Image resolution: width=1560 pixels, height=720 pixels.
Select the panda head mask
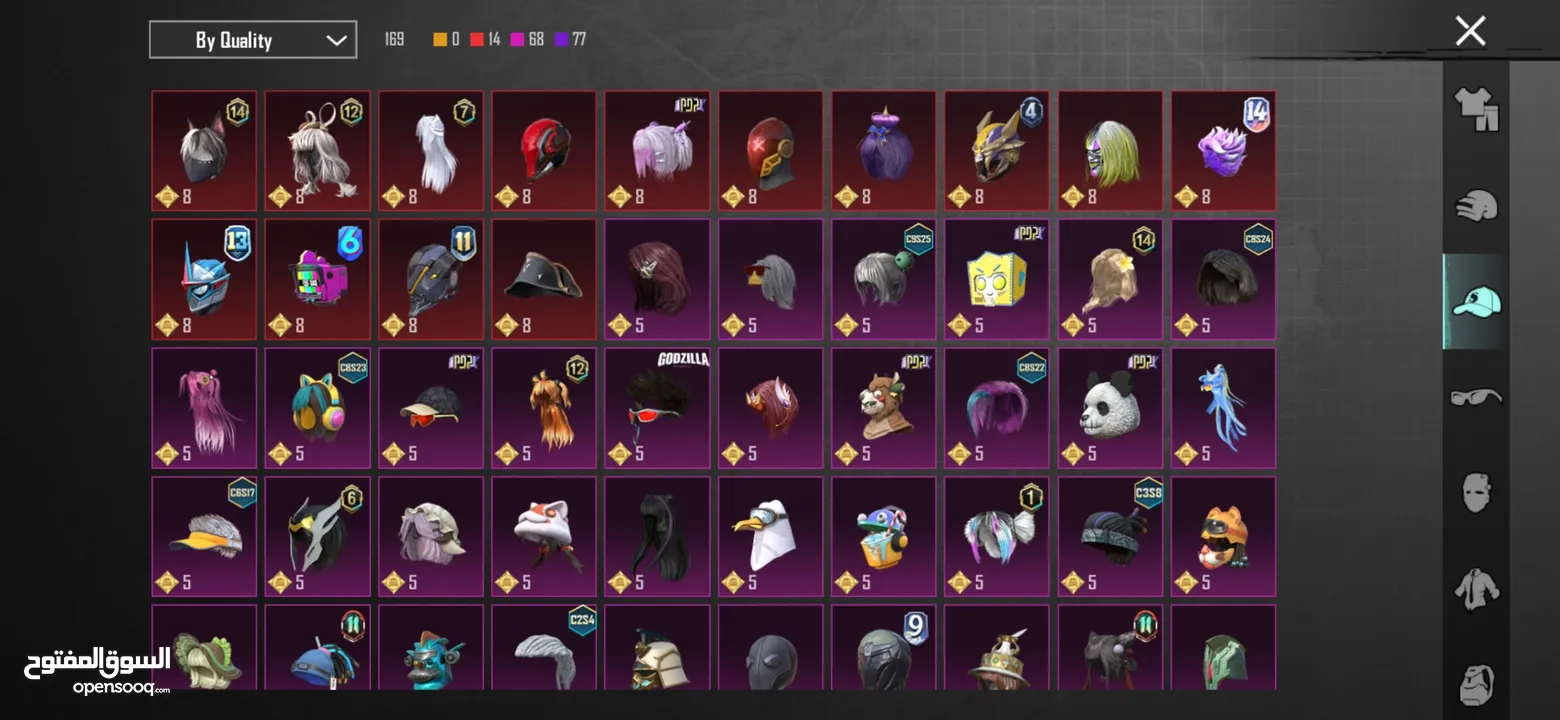(x=1111, y=407)
